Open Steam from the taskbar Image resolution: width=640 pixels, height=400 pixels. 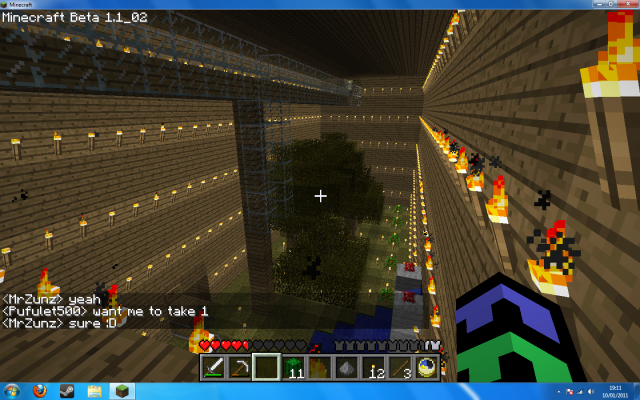(x=69, y=390)
